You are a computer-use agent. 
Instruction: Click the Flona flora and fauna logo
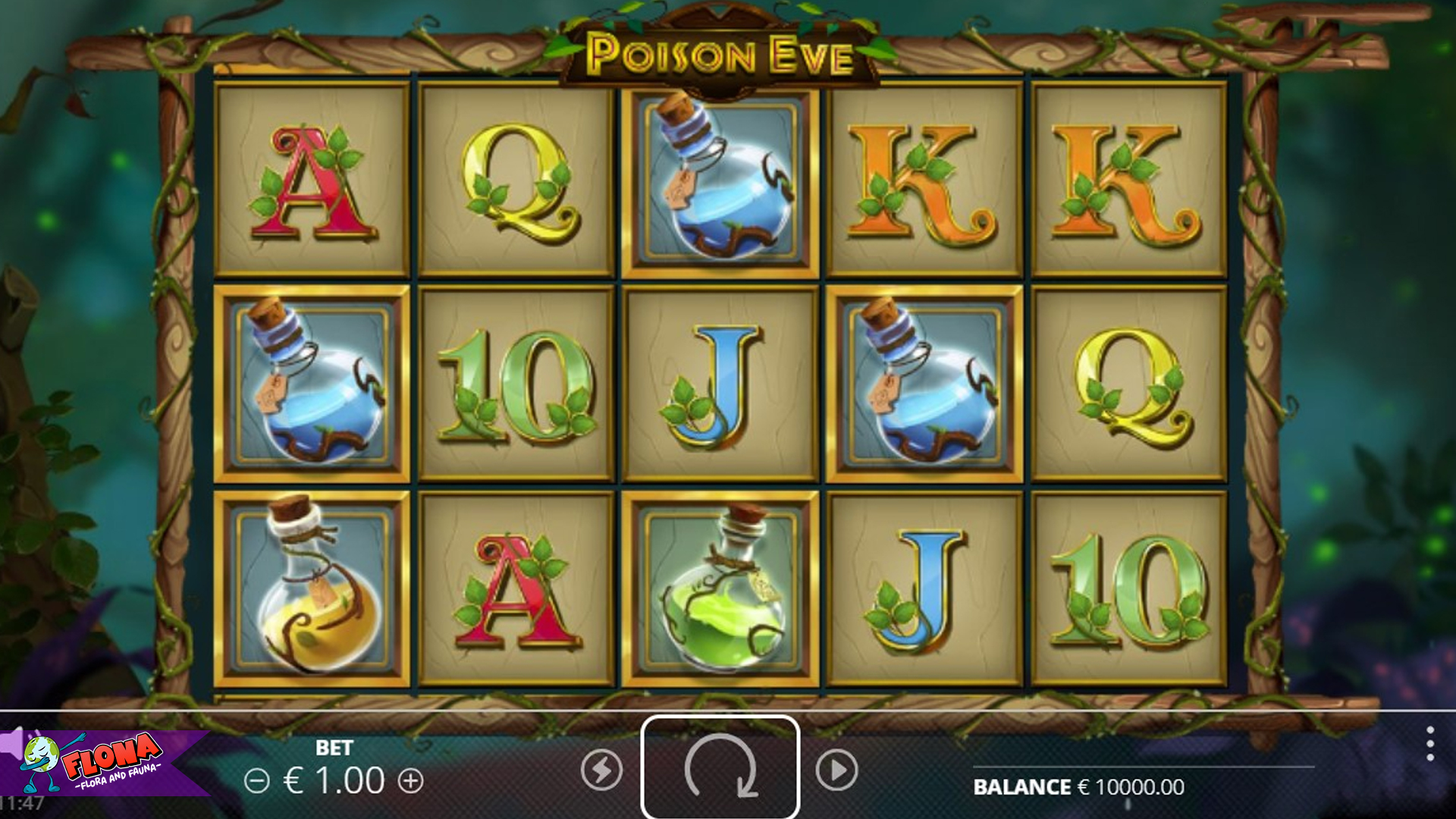99,762
